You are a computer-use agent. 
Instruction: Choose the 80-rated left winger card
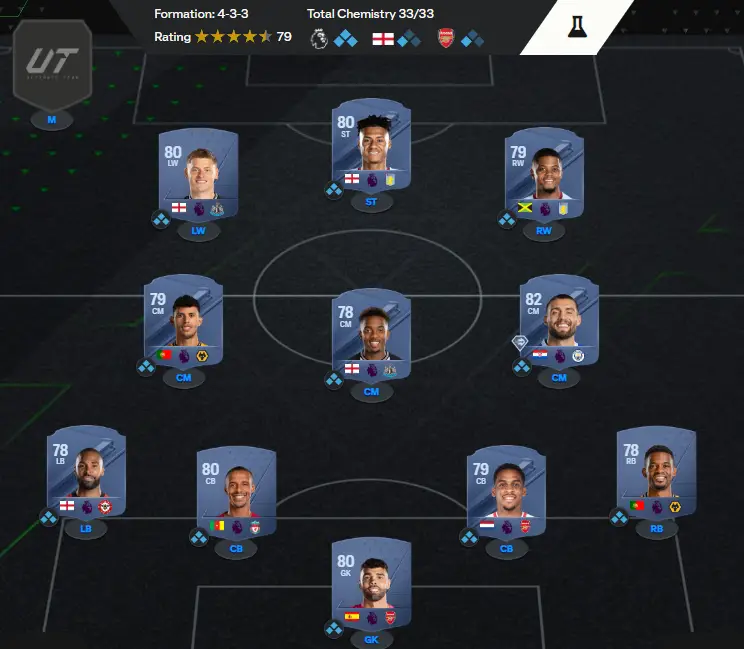(198, 177)
